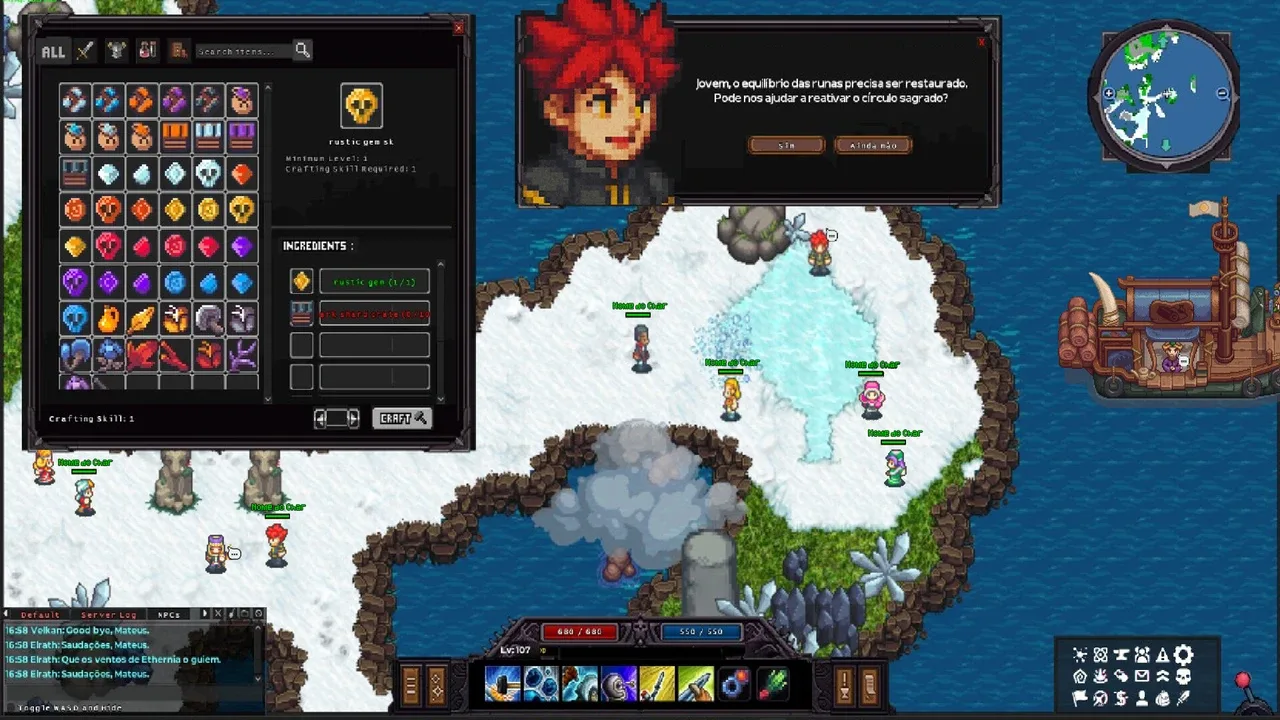Click the circular minimap
The height and width of the screenshot is (720, 1280).
click(1165, 97)
